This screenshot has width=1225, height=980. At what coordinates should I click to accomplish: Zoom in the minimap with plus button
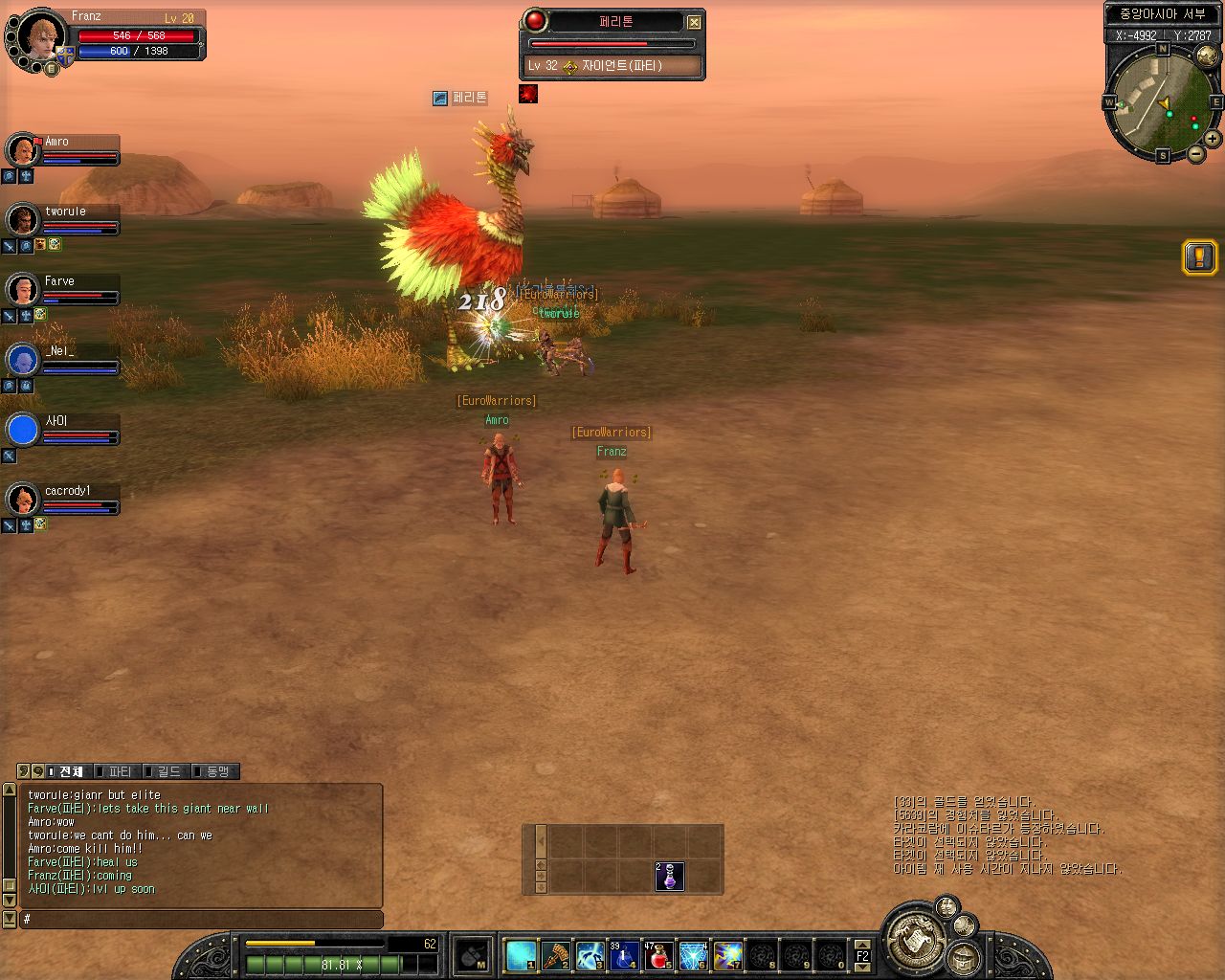[1212, 139]
